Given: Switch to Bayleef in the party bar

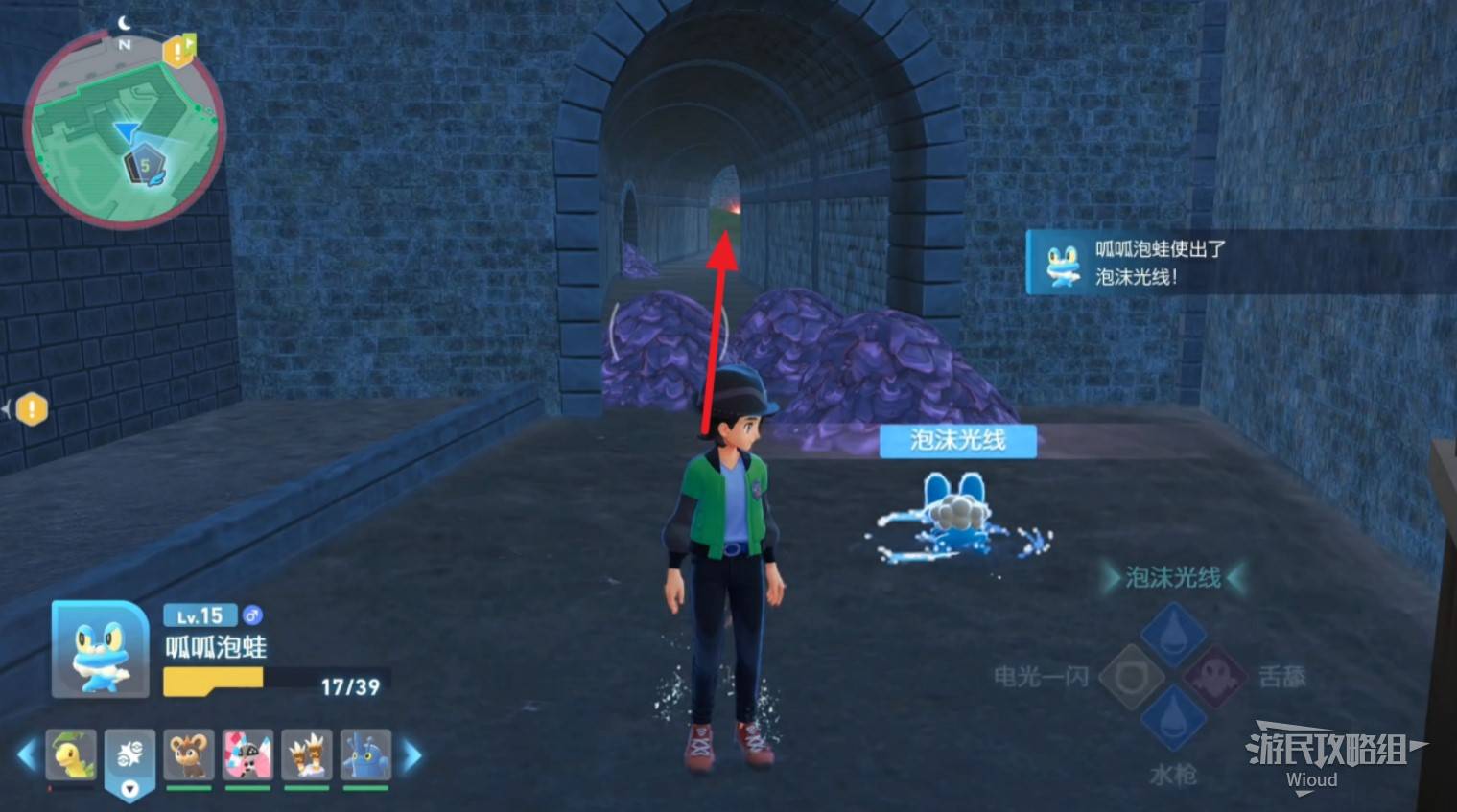Looking at the screenshot, I should [72, 756].
